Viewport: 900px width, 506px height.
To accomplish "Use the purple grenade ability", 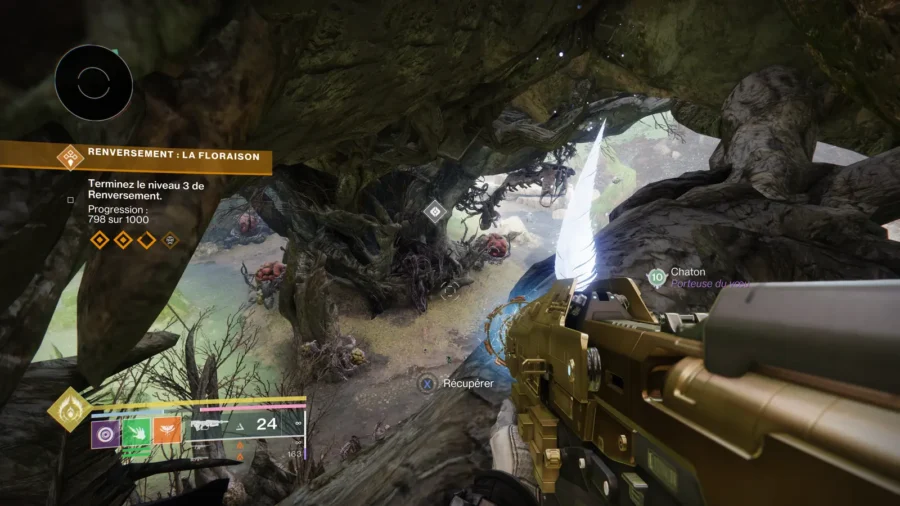I will [105, 433].
